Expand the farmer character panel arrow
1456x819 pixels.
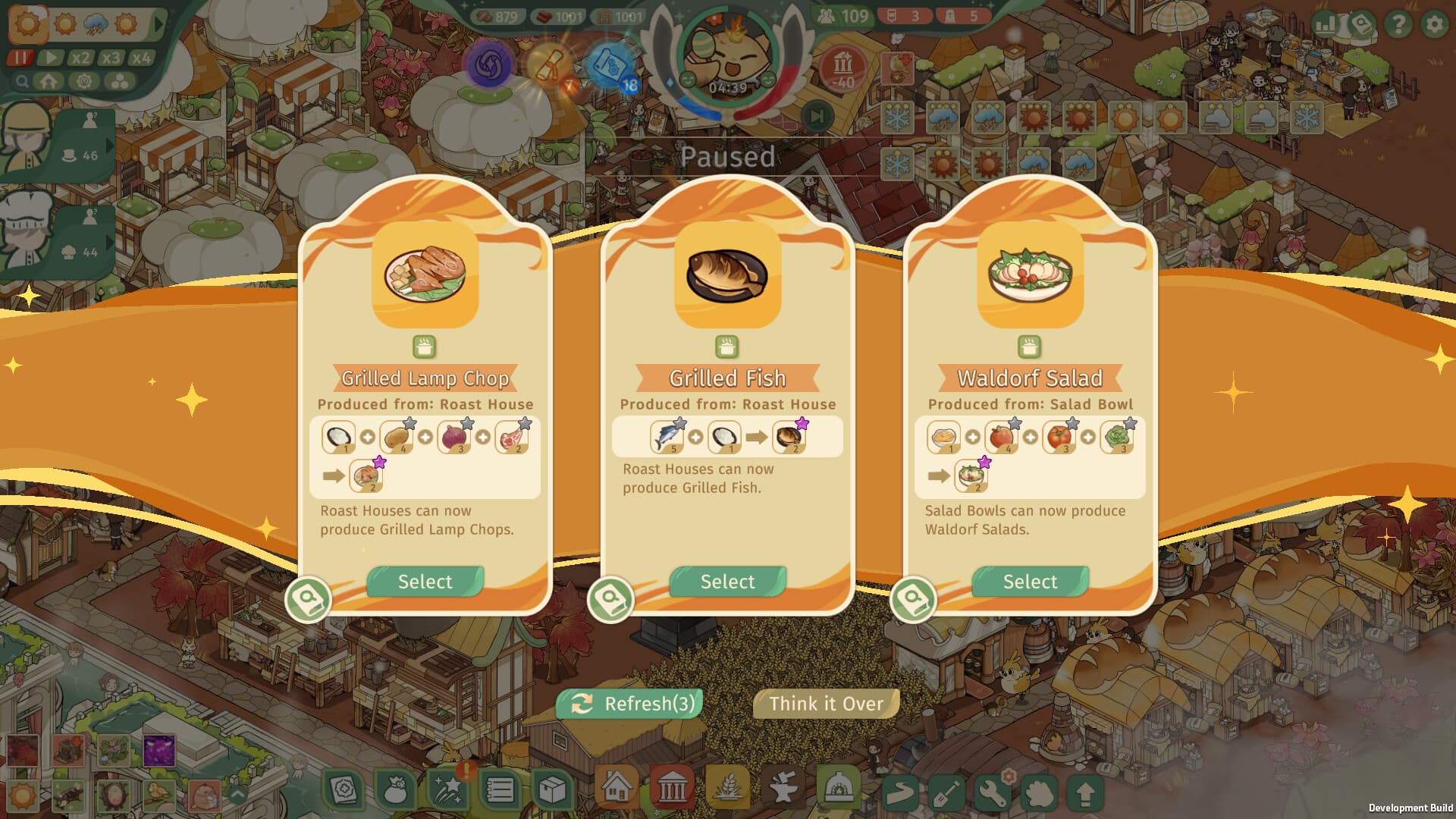click(110, 145)
